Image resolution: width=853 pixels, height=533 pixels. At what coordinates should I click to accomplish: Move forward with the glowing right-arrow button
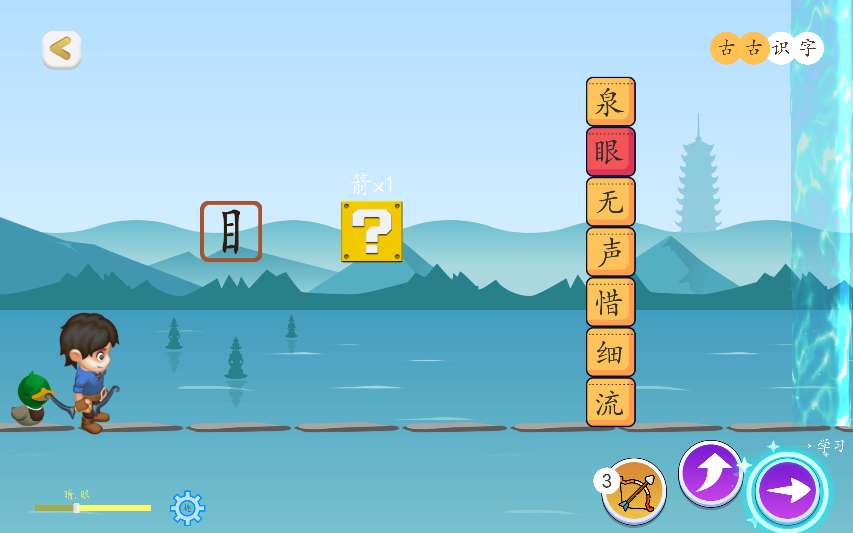click(788, 493)
